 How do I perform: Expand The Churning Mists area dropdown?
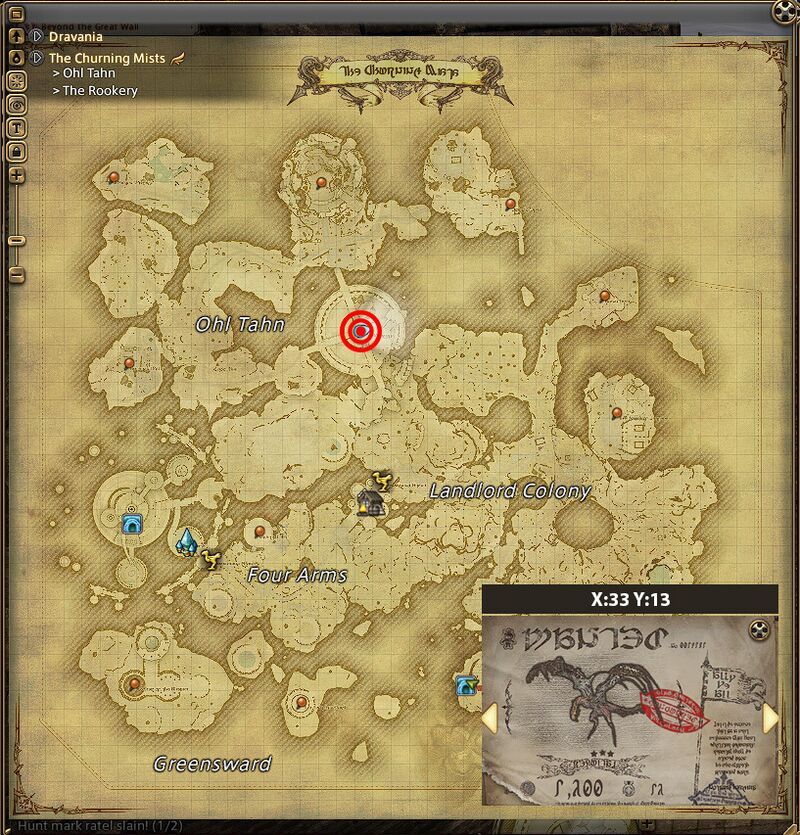(x=37, y=58)
